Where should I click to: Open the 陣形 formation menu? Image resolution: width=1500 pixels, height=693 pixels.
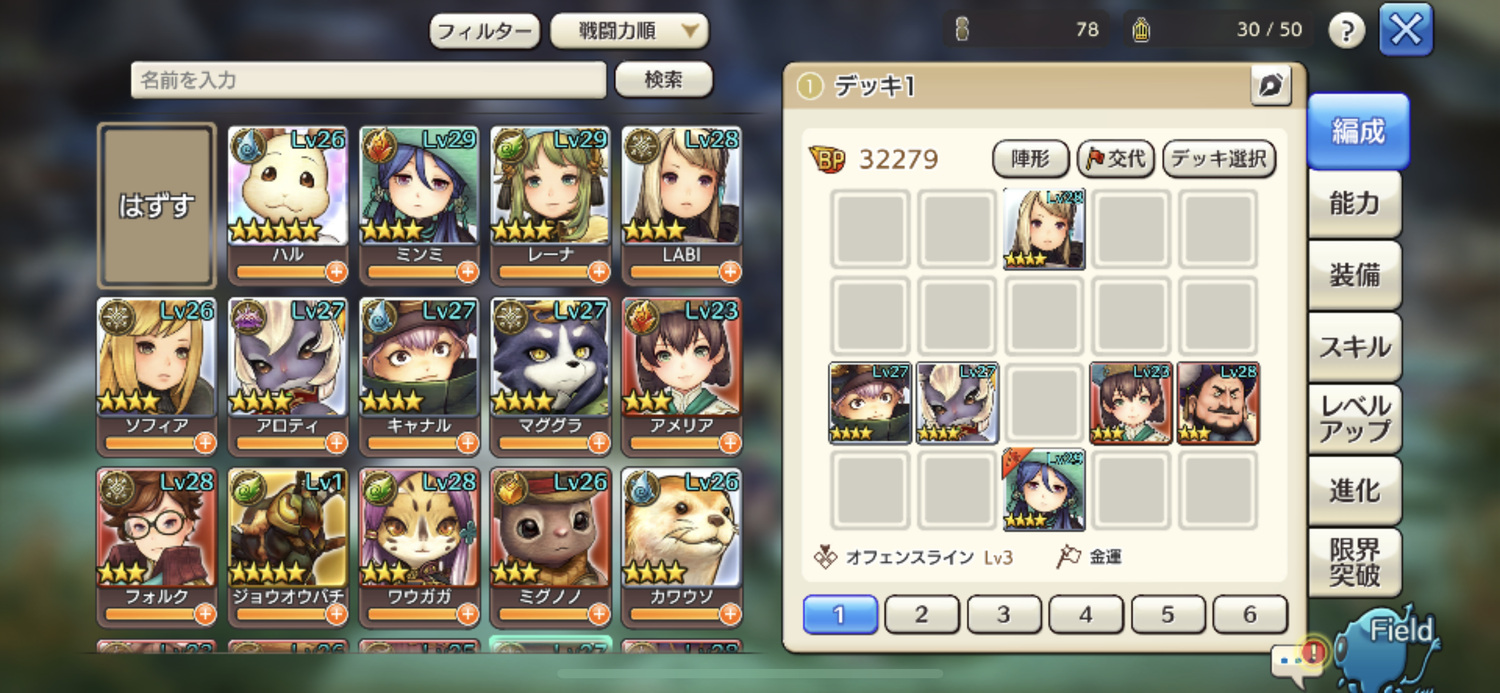[x=1030, y=158]
